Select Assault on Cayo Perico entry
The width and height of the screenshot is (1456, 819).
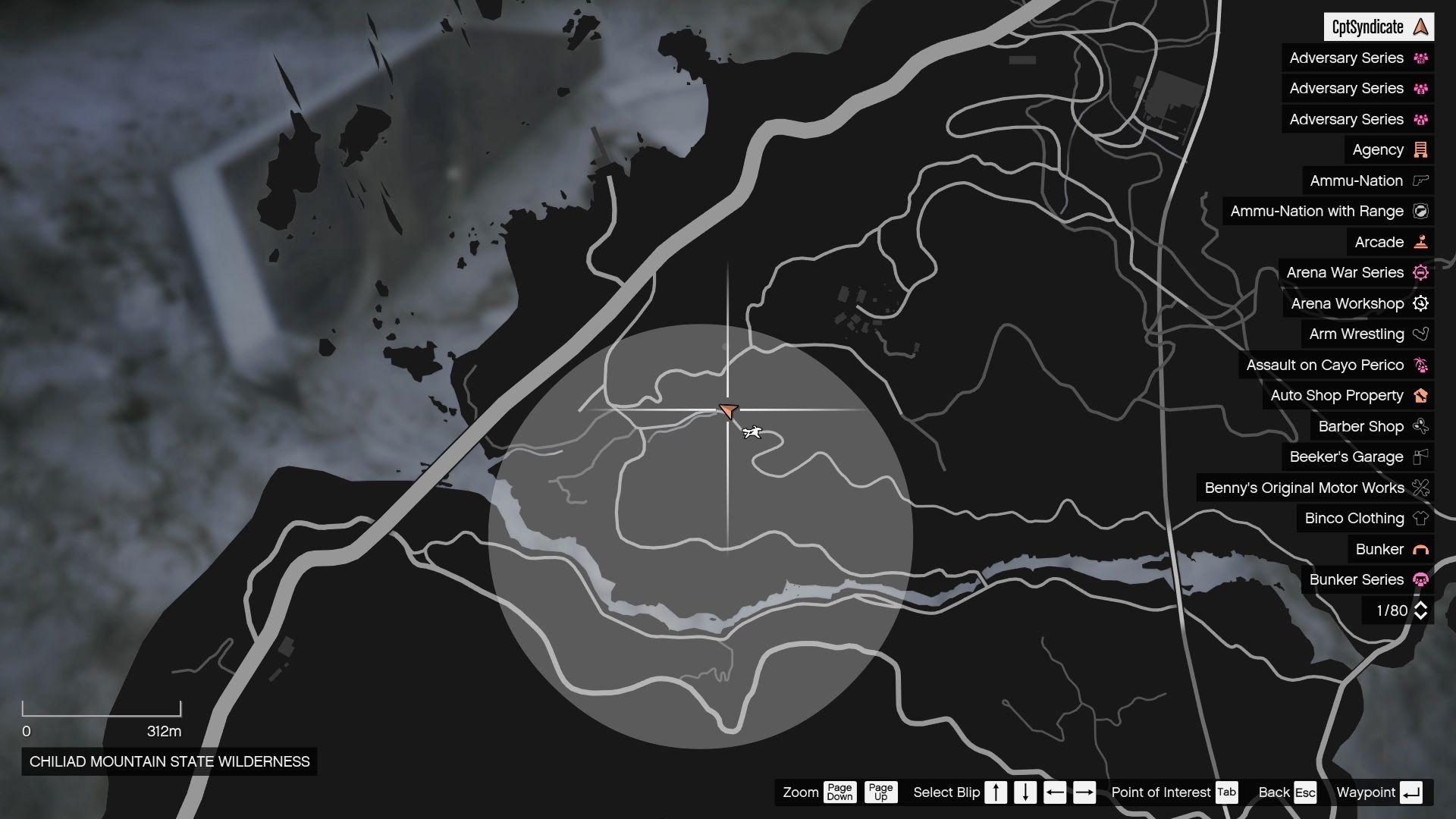1335,366
